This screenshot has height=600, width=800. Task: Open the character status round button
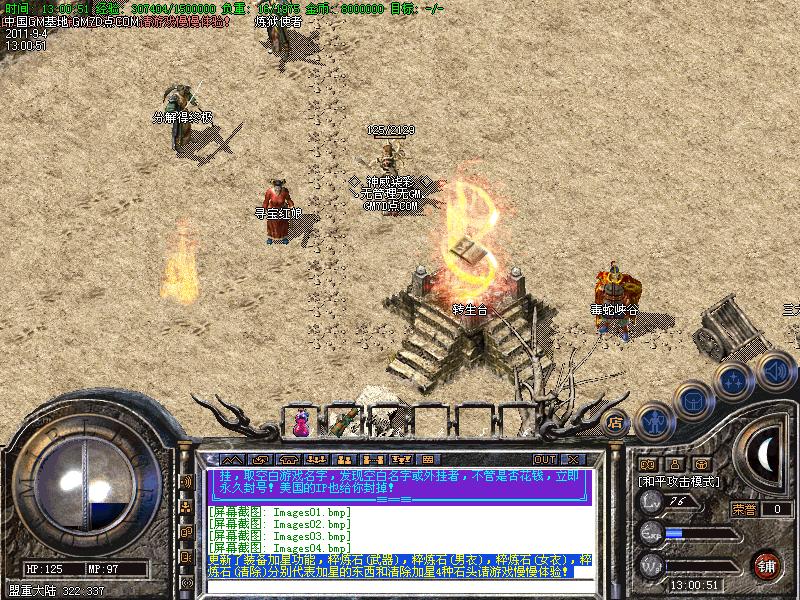(652, 421)
